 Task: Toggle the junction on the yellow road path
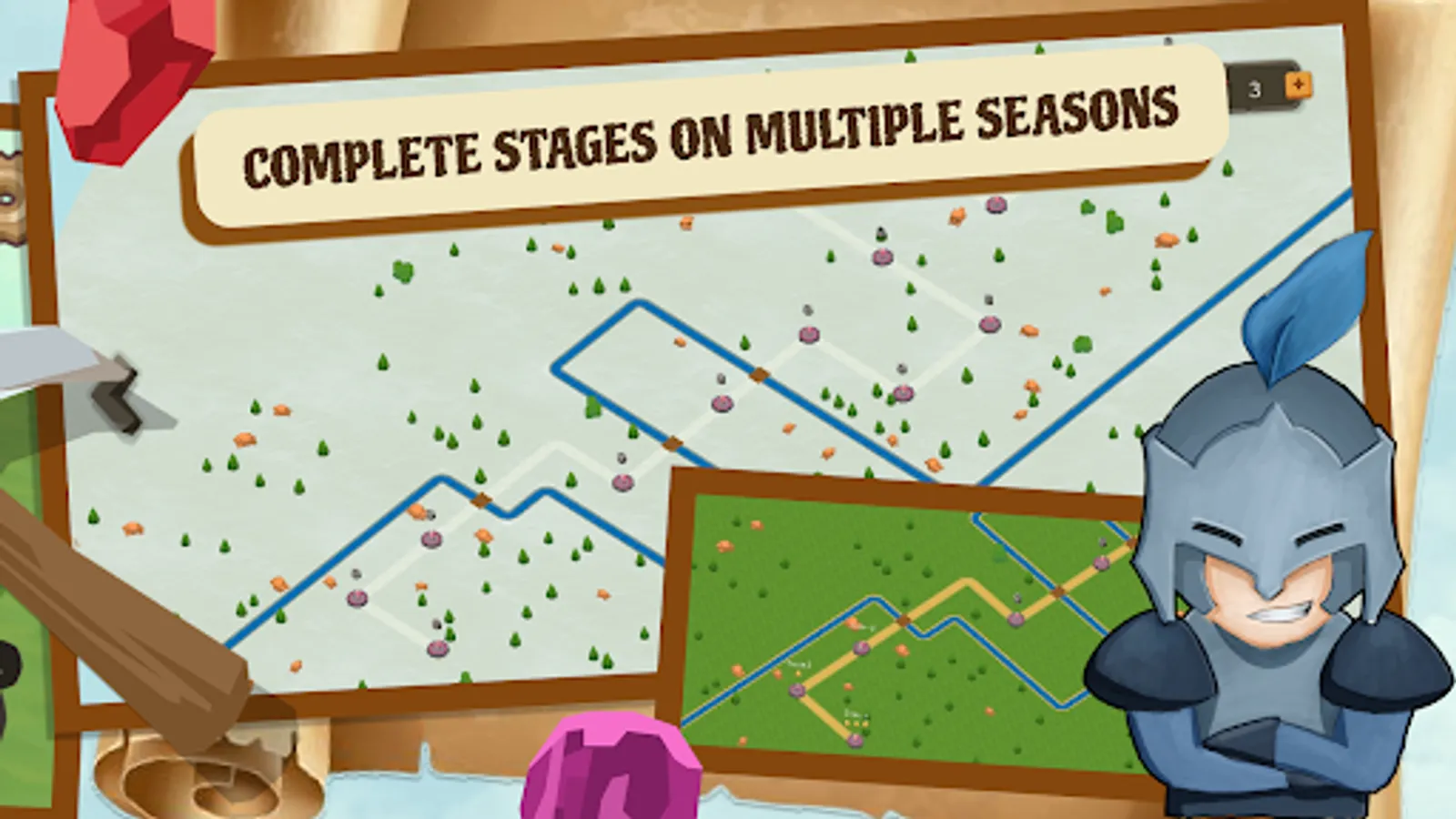(904, 620)
